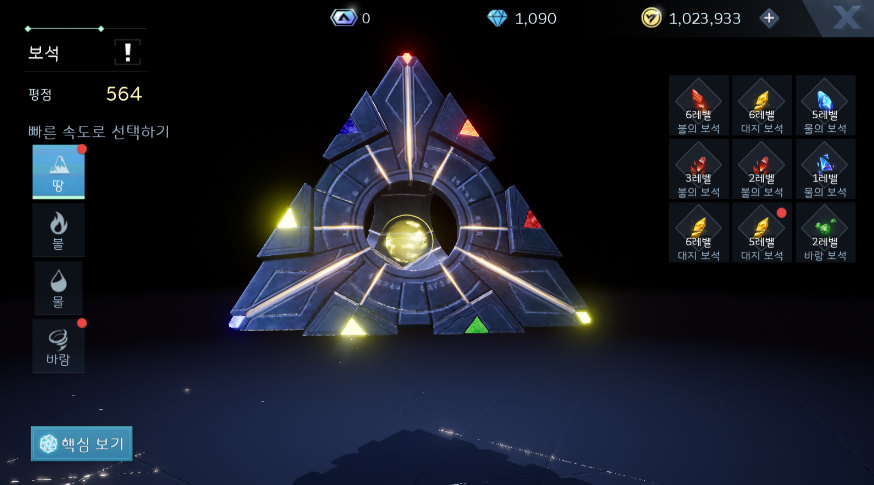Choose the 2레벨 바람 보석 gem
Image resolution: width=874 pixels, height=485 pixels.
click(x=825, y=232)
